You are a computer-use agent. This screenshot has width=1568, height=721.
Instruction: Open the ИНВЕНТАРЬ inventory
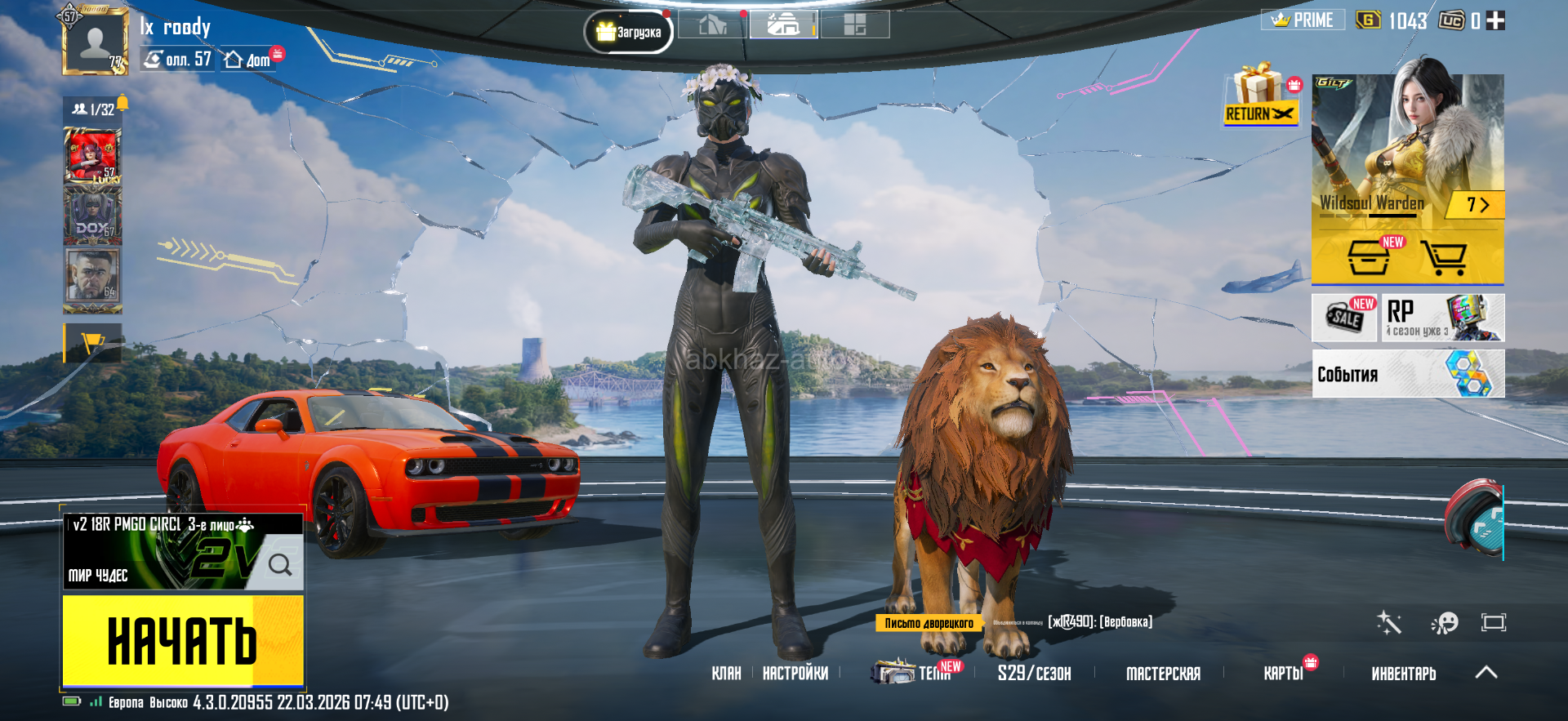(1403, 674)
